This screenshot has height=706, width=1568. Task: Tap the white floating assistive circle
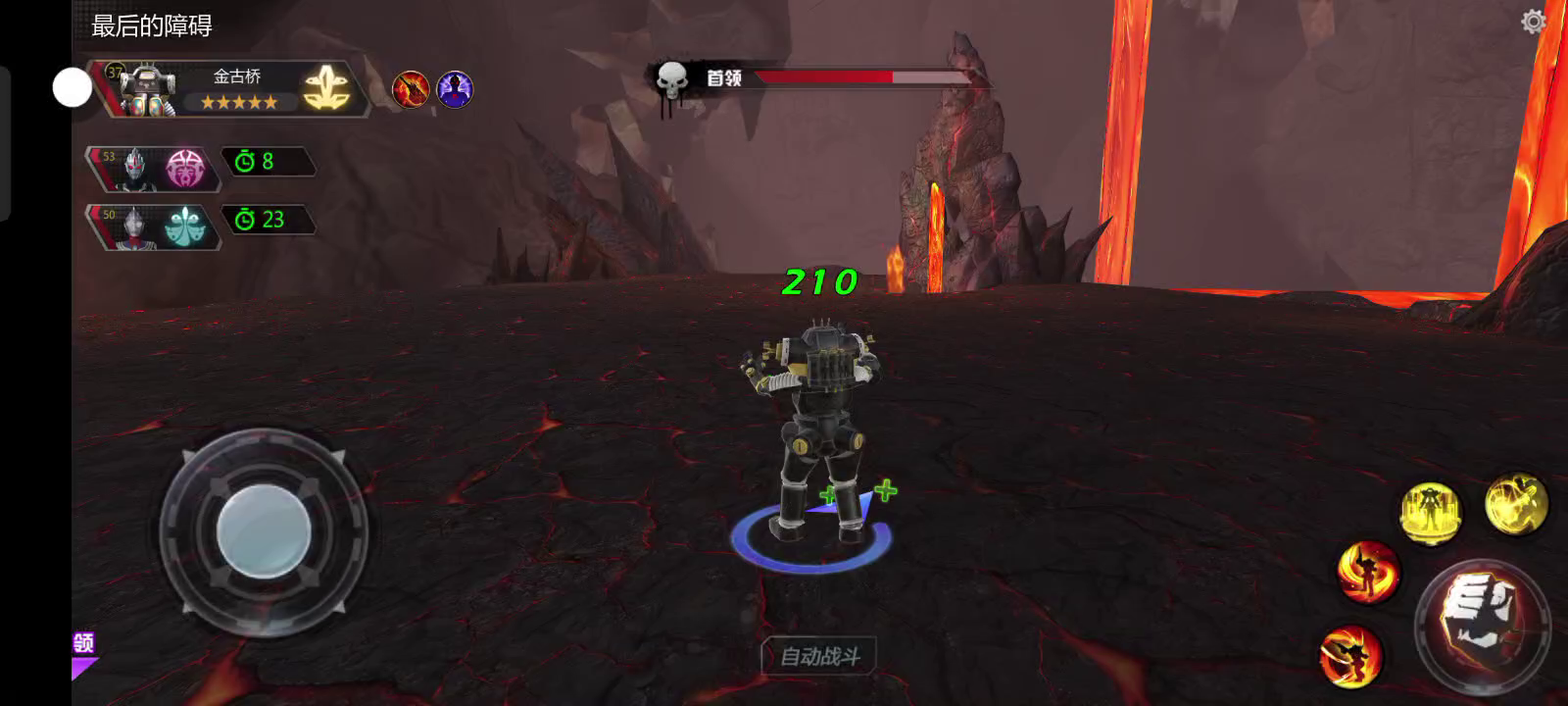pyautogui.click(x=72, y=88)
